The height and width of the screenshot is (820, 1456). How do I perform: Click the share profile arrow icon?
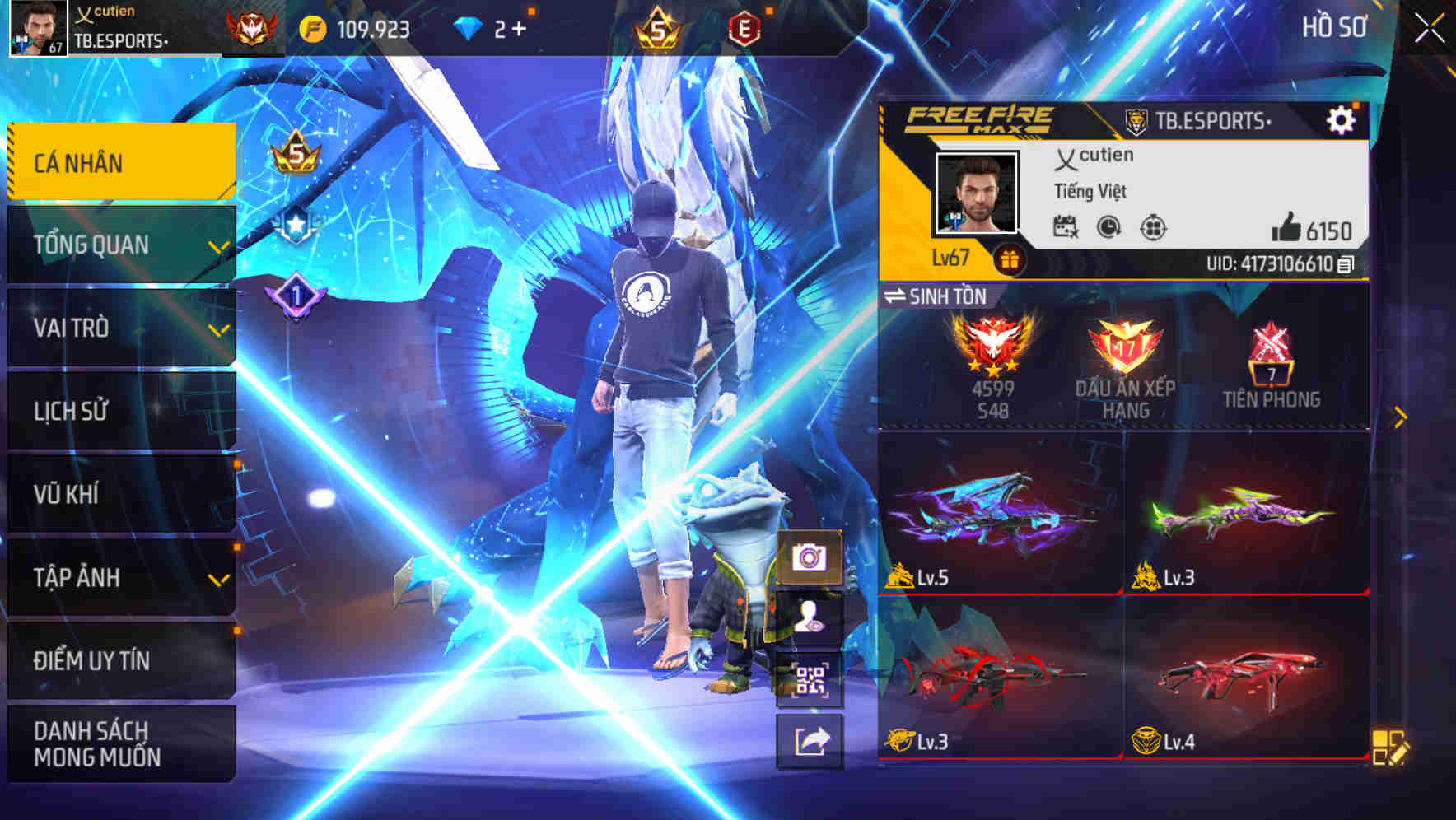pyautogui.click(x=812, y=738)
